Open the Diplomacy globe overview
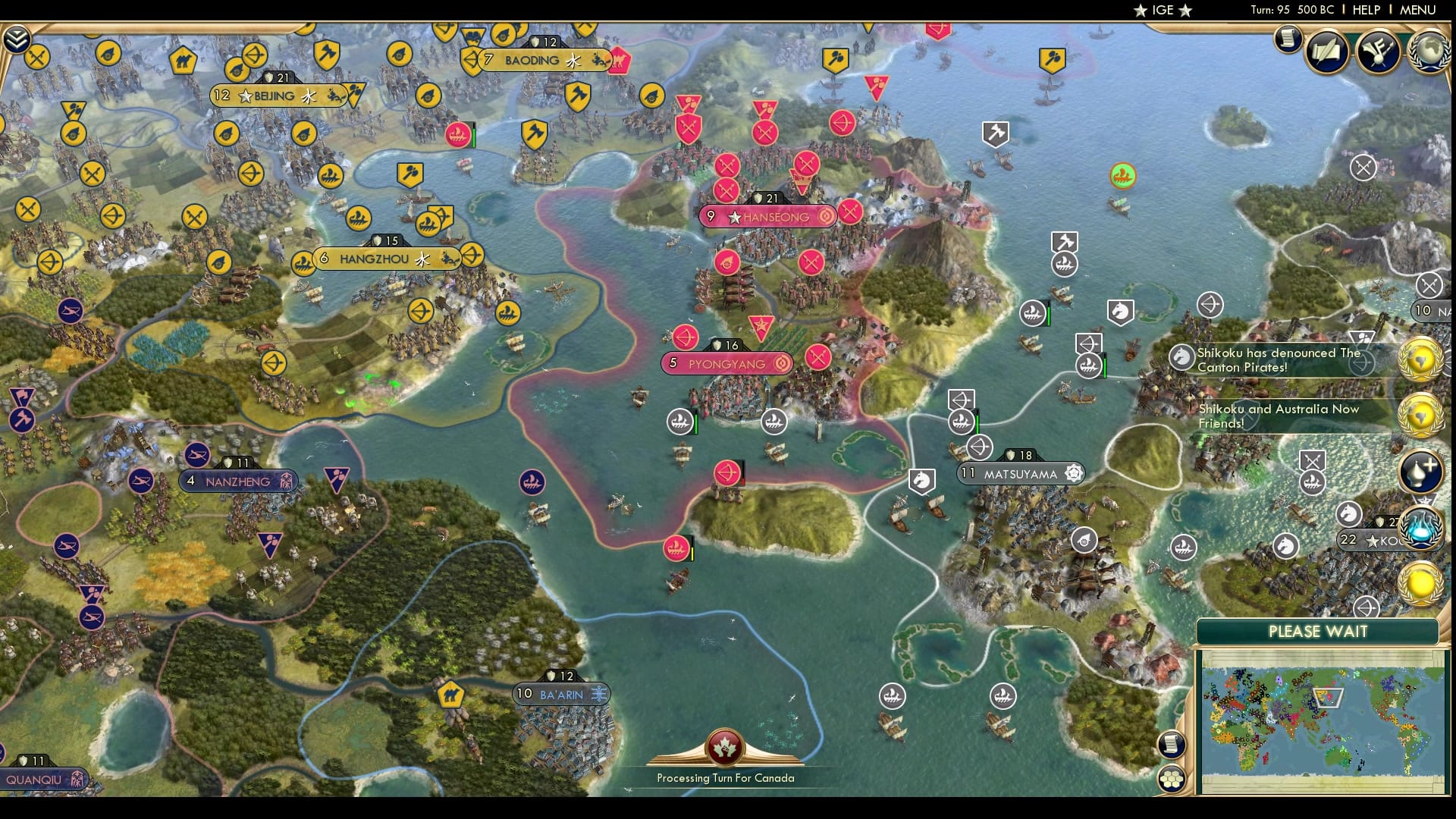 pos(1429,49)
